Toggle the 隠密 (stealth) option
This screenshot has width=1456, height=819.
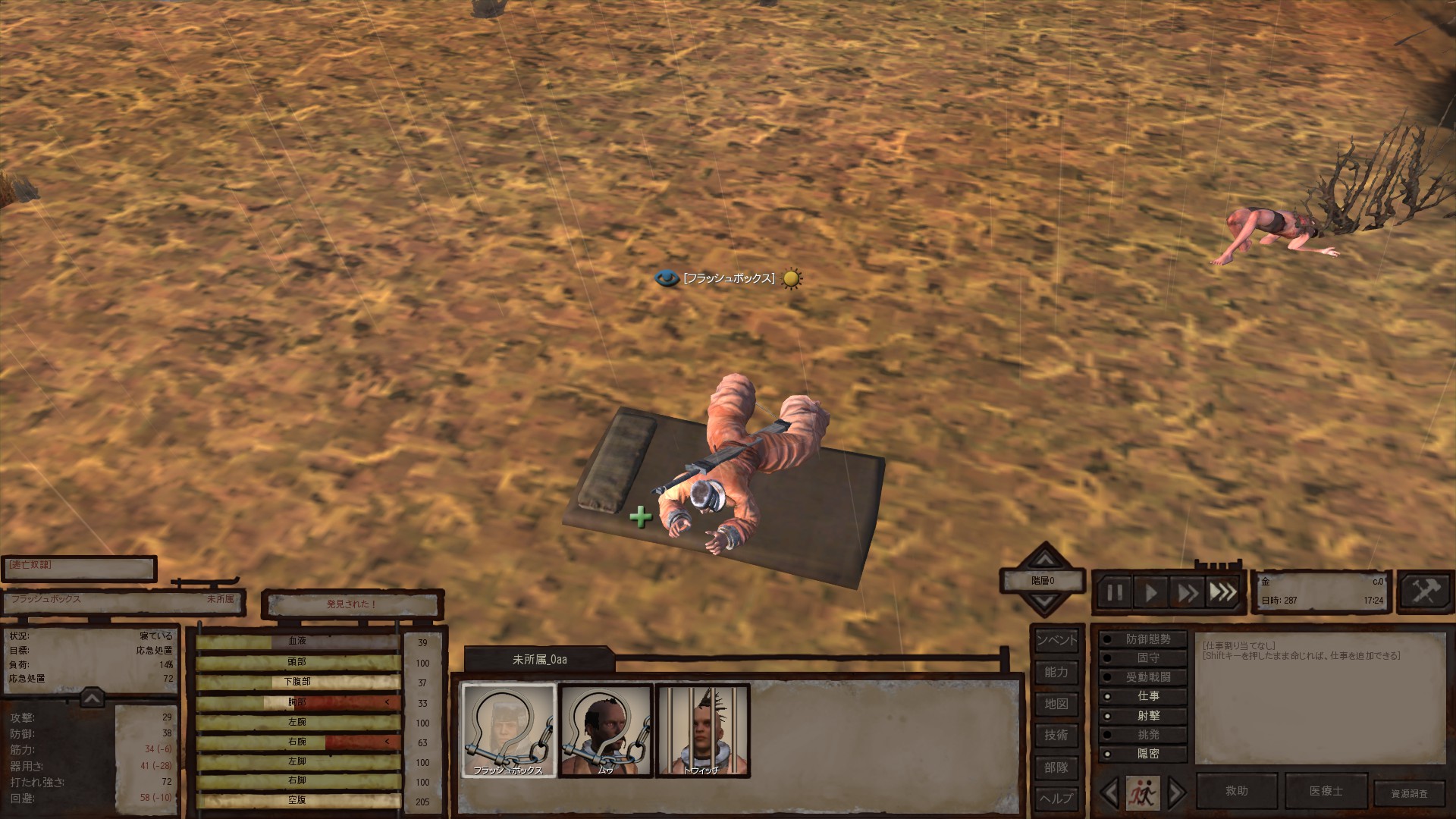click(x=1143, y=754)
